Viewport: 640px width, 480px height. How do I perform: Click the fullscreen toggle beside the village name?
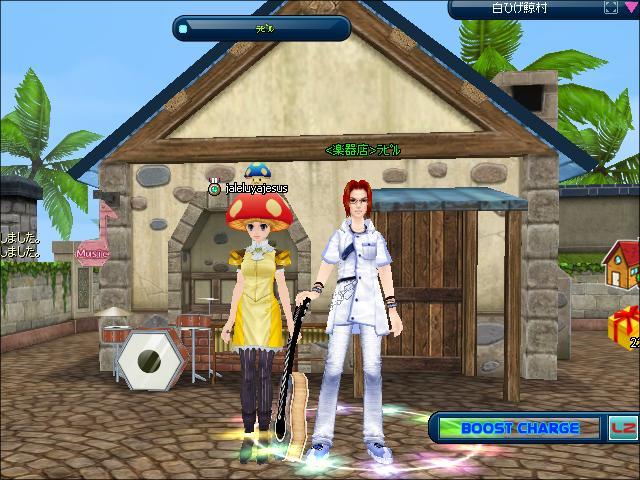pos(611,8)
